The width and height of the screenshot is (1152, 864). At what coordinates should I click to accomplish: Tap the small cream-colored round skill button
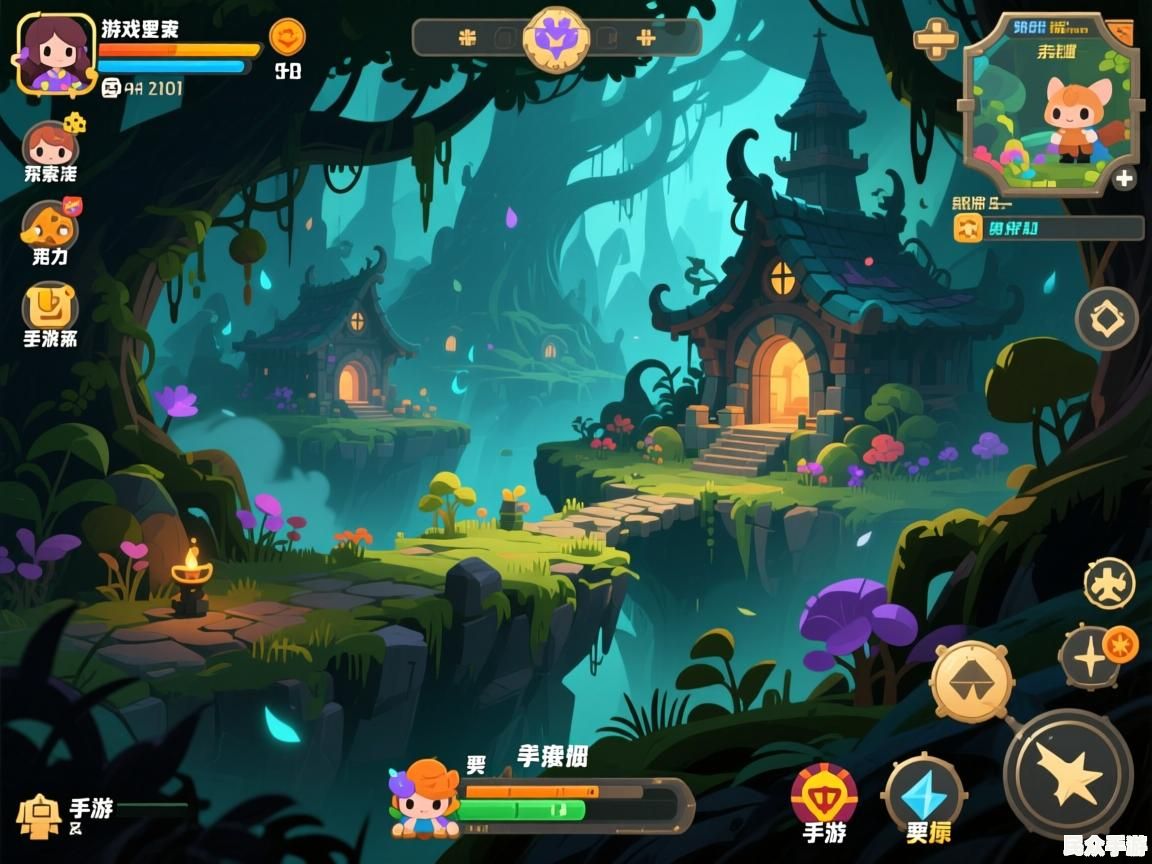1110,584
